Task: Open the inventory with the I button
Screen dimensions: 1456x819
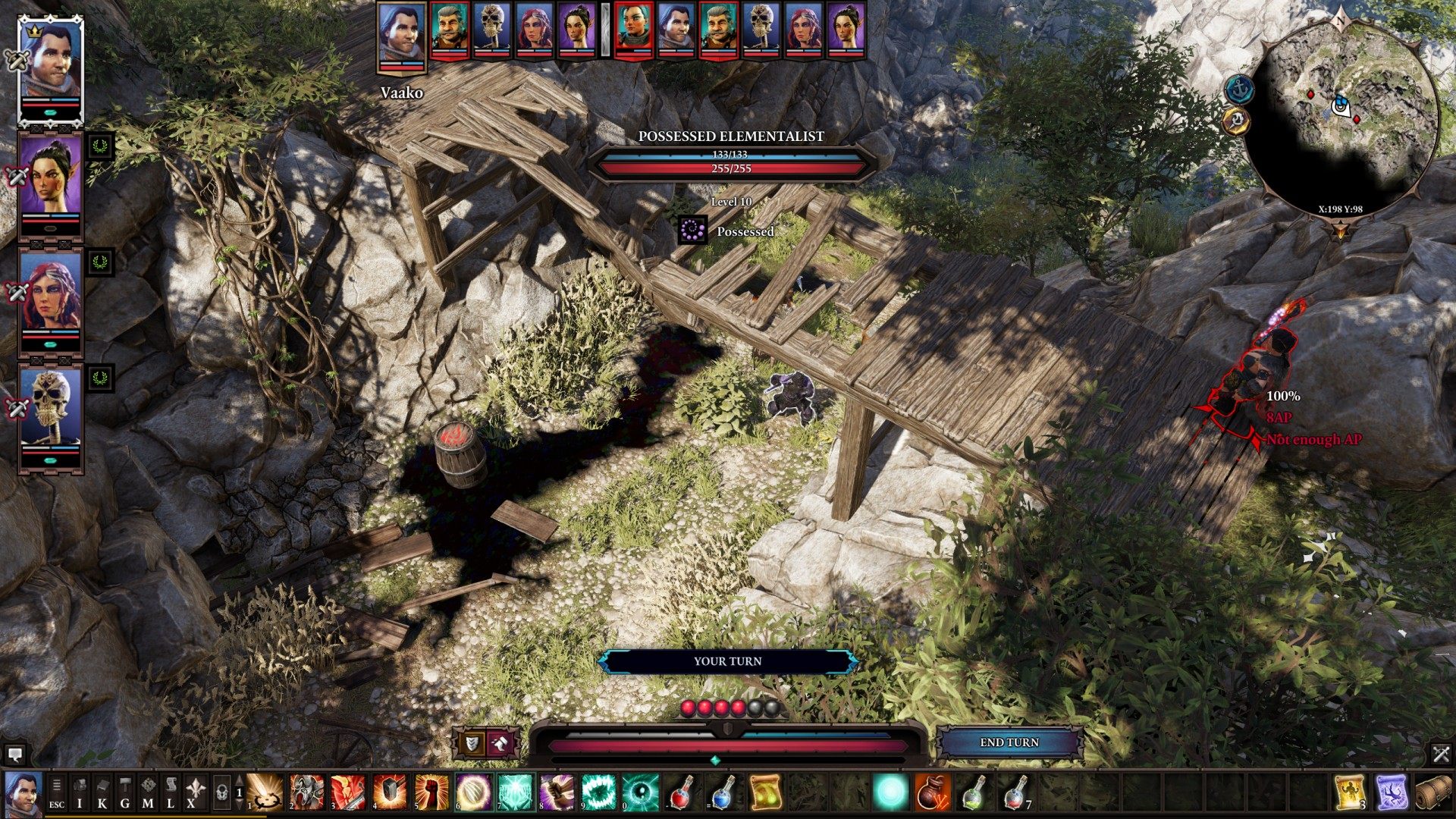Action: click(x=80, y=792)
